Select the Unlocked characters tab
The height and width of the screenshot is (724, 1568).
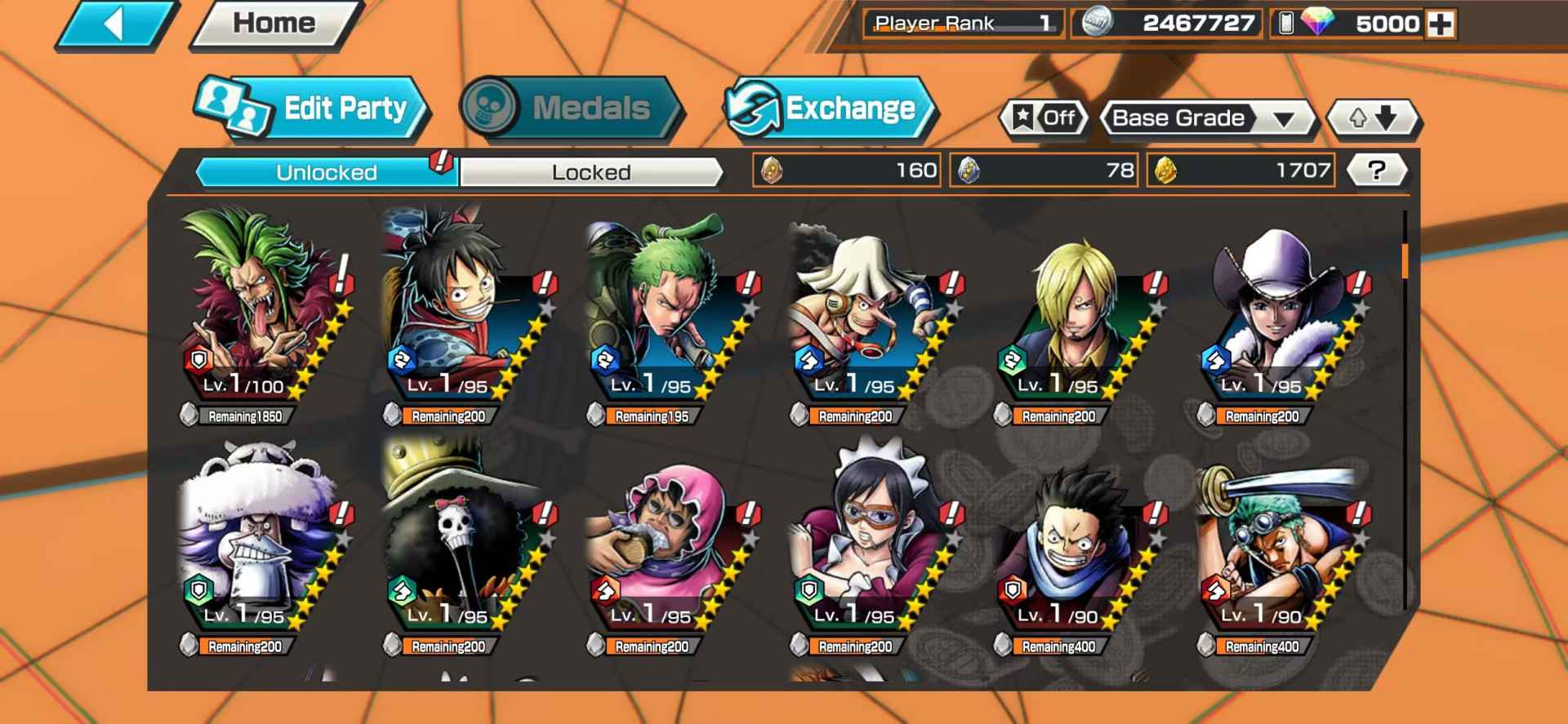tap(326, 172)
